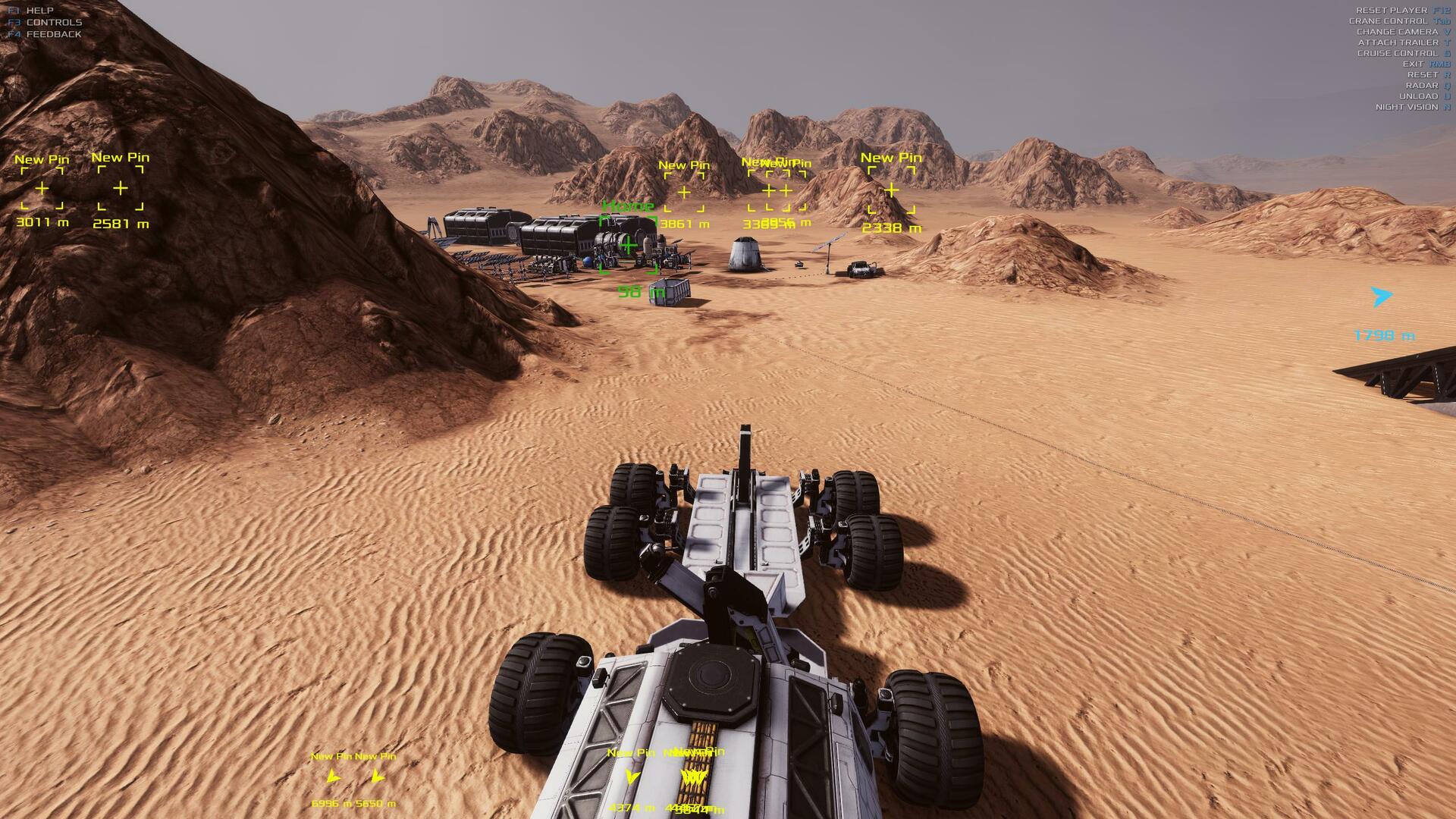
Task: Click the blue arrow waypoint indicator
Action: [1382, 297]
